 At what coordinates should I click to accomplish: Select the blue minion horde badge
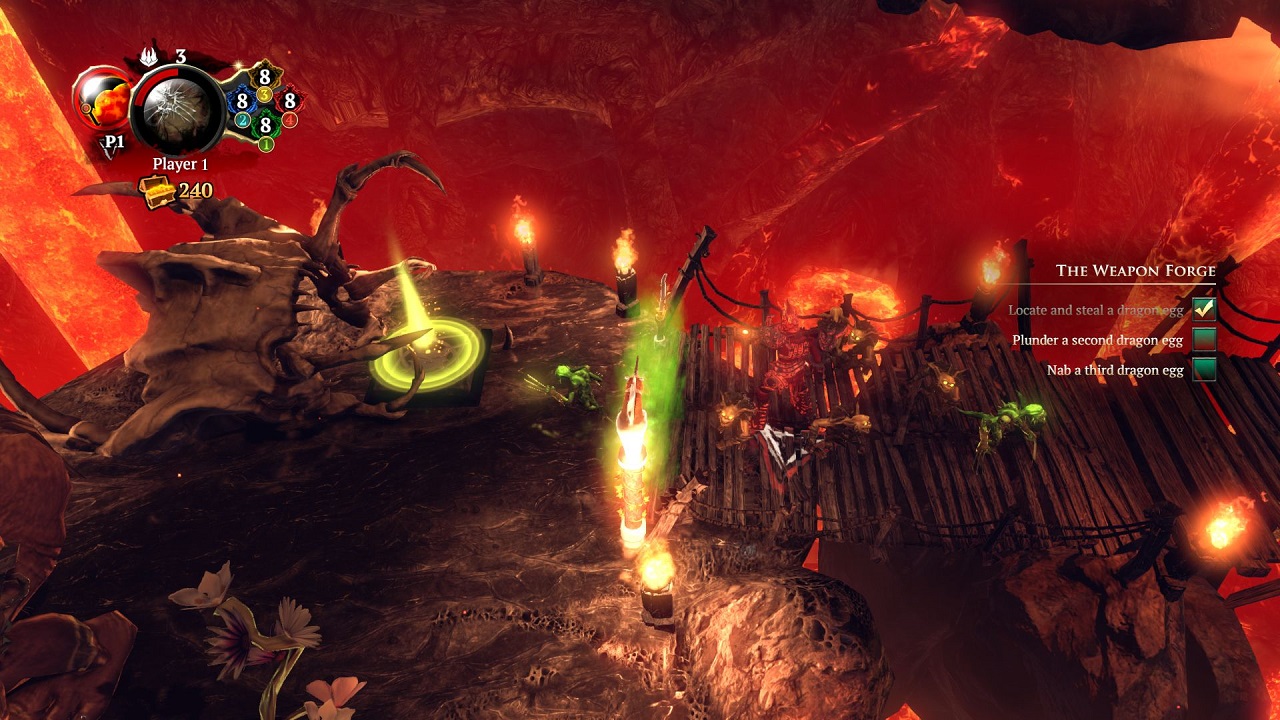coord(241,101)
